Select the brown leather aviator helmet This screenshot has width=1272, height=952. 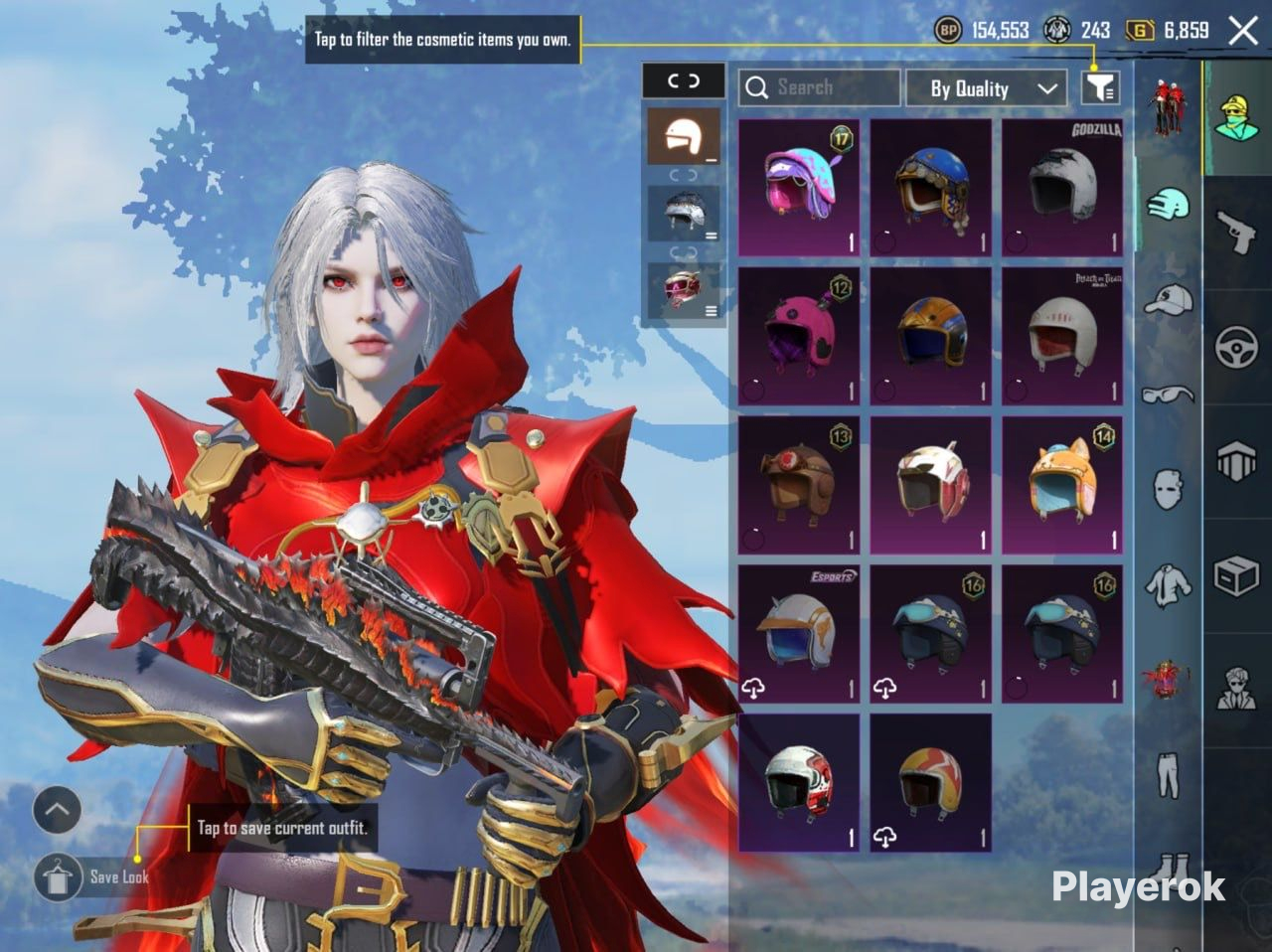coord(799,485)
